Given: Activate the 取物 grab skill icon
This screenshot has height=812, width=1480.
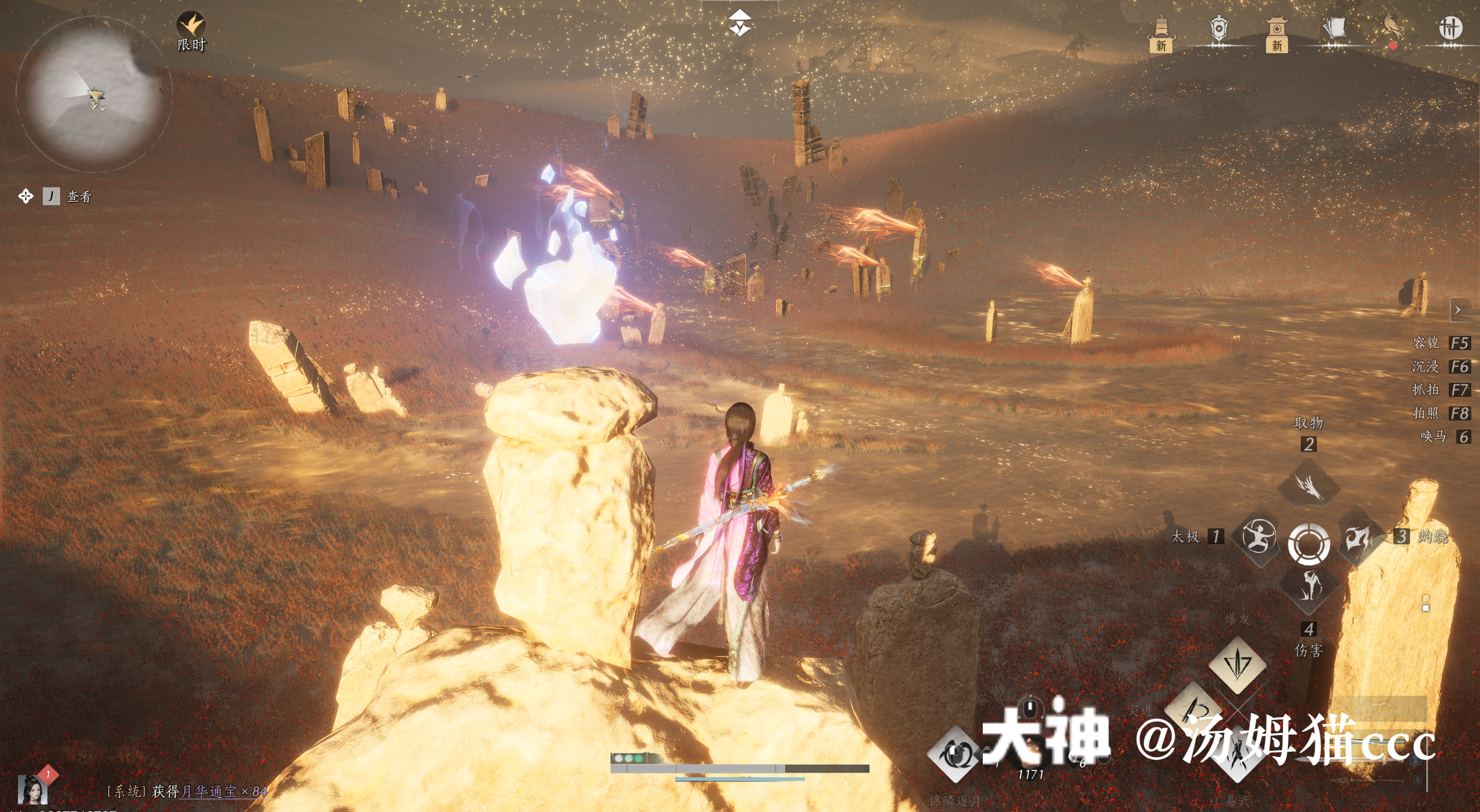Looking at the screenshot, I should pyautogui.click(x=1309, y=486).
